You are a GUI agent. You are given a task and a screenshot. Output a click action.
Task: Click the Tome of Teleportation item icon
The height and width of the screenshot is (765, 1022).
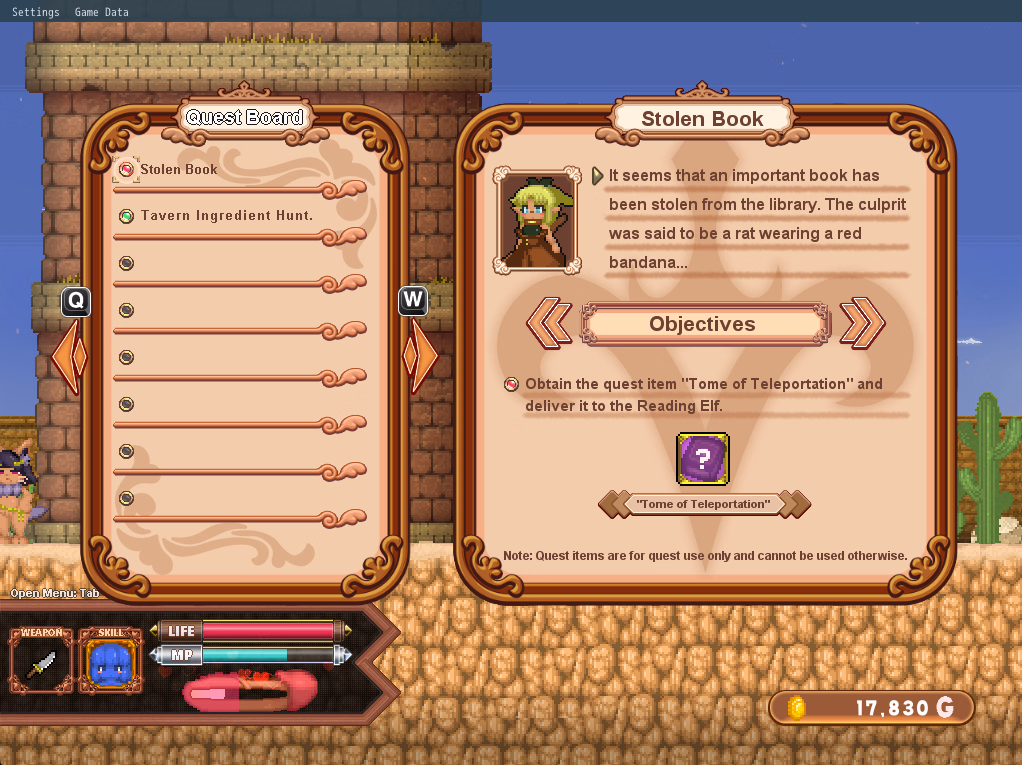702,459
